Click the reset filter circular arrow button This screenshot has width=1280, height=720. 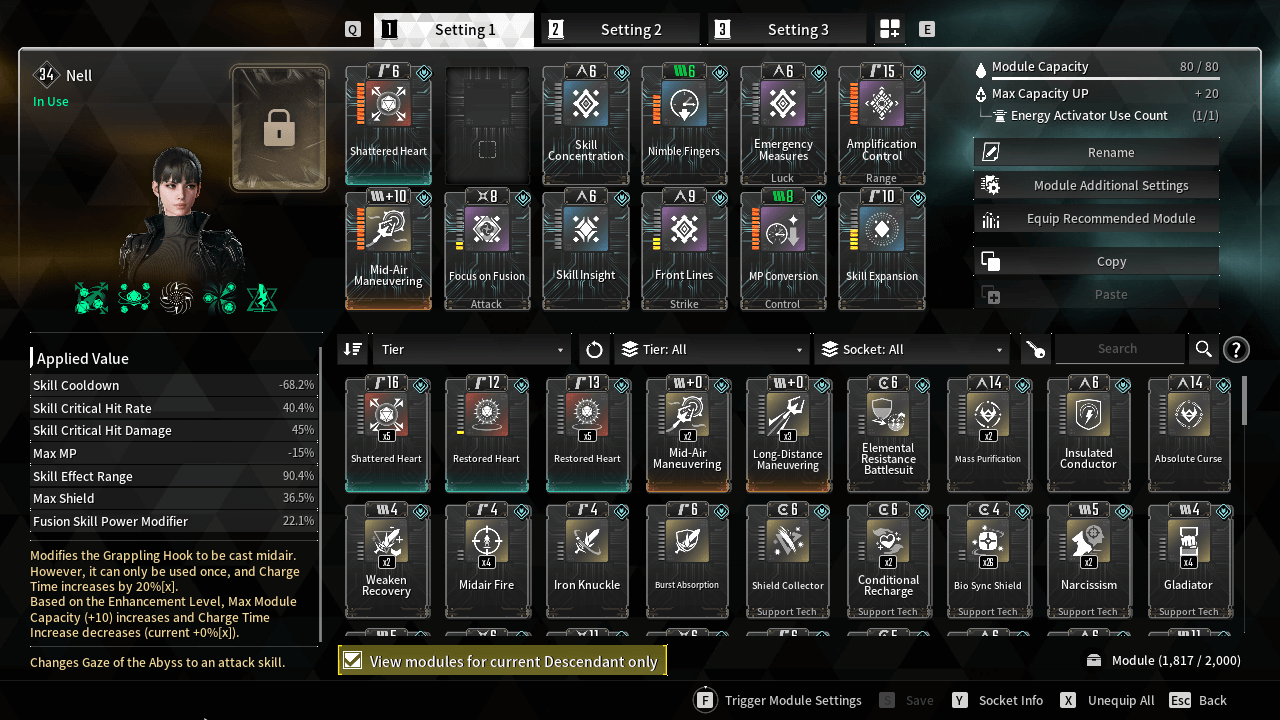point(594,349)
